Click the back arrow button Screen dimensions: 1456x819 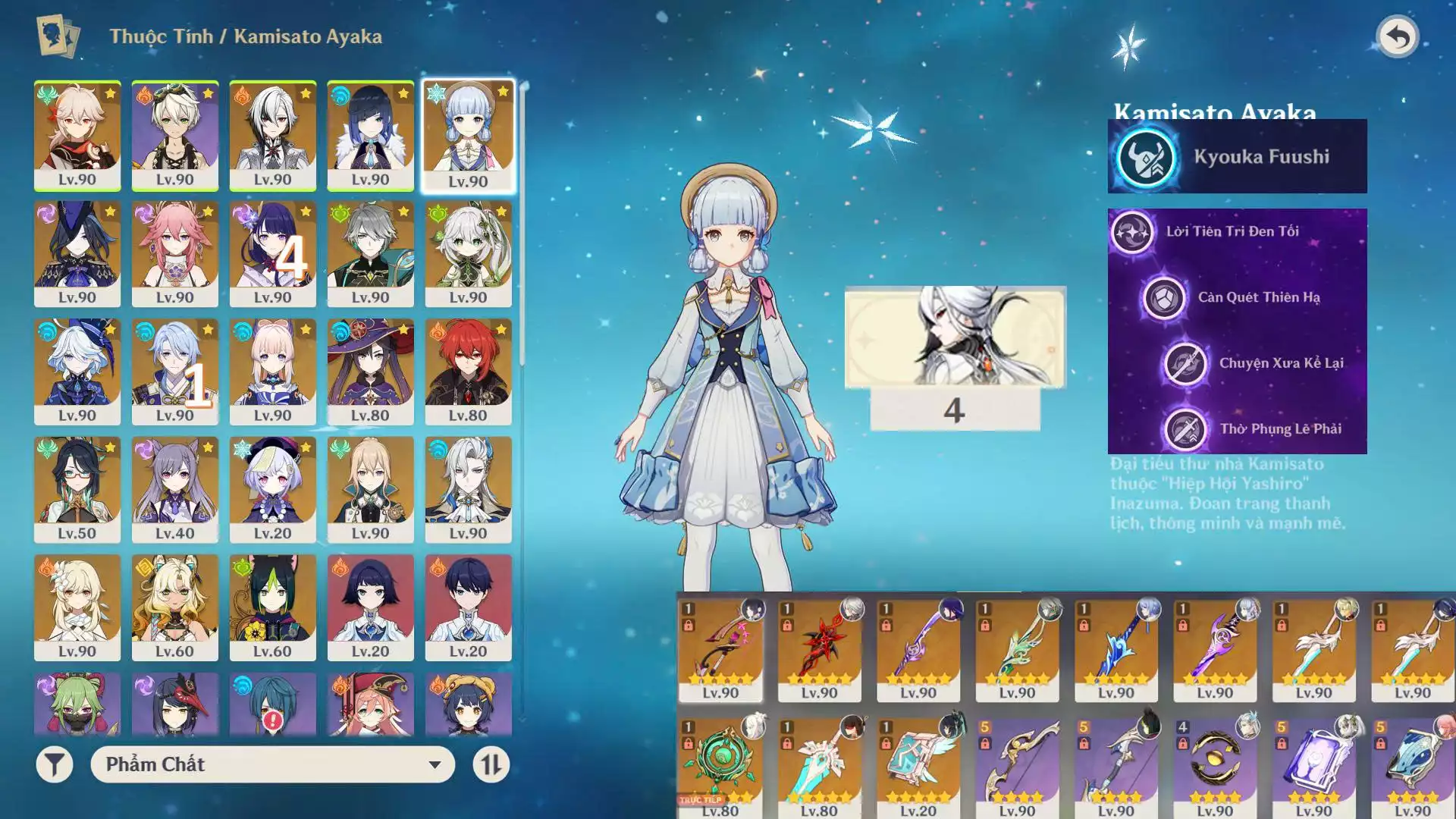[x=1397, y=36]
